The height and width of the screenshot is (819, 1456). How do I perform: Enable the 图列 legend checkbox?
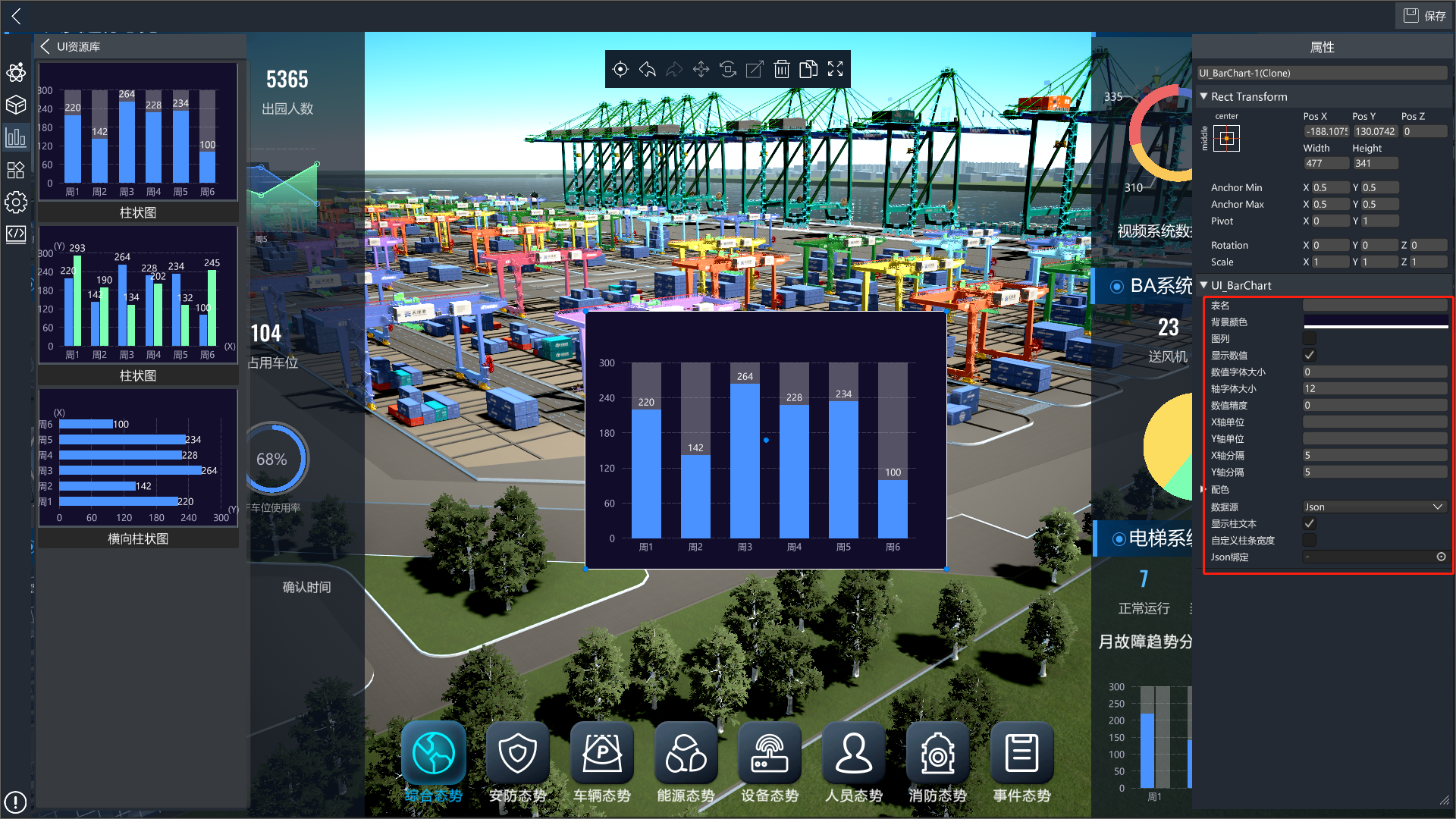click(x=1310, y=338)
